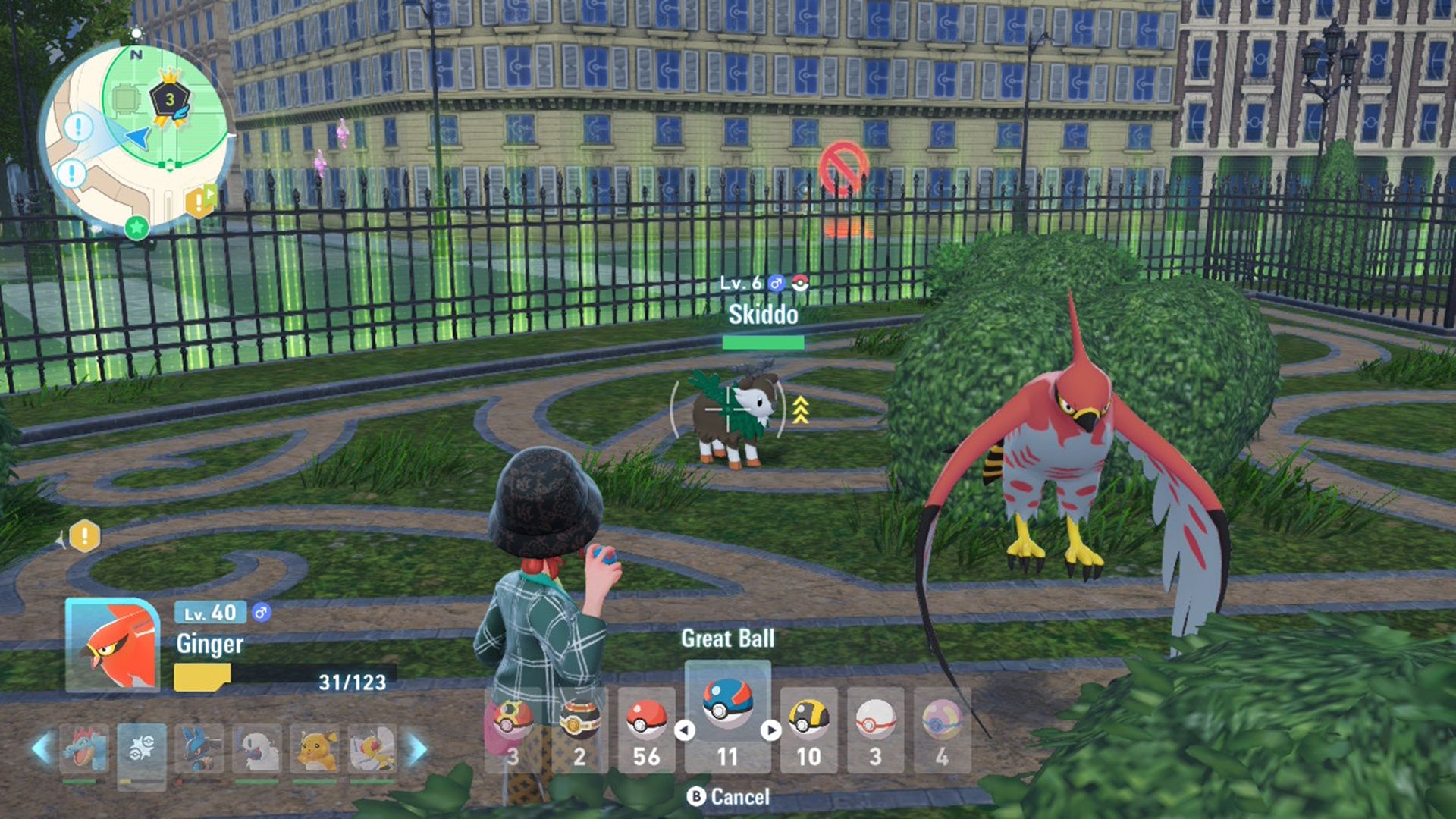Select the Repeat Ball slot

[513, 729]
